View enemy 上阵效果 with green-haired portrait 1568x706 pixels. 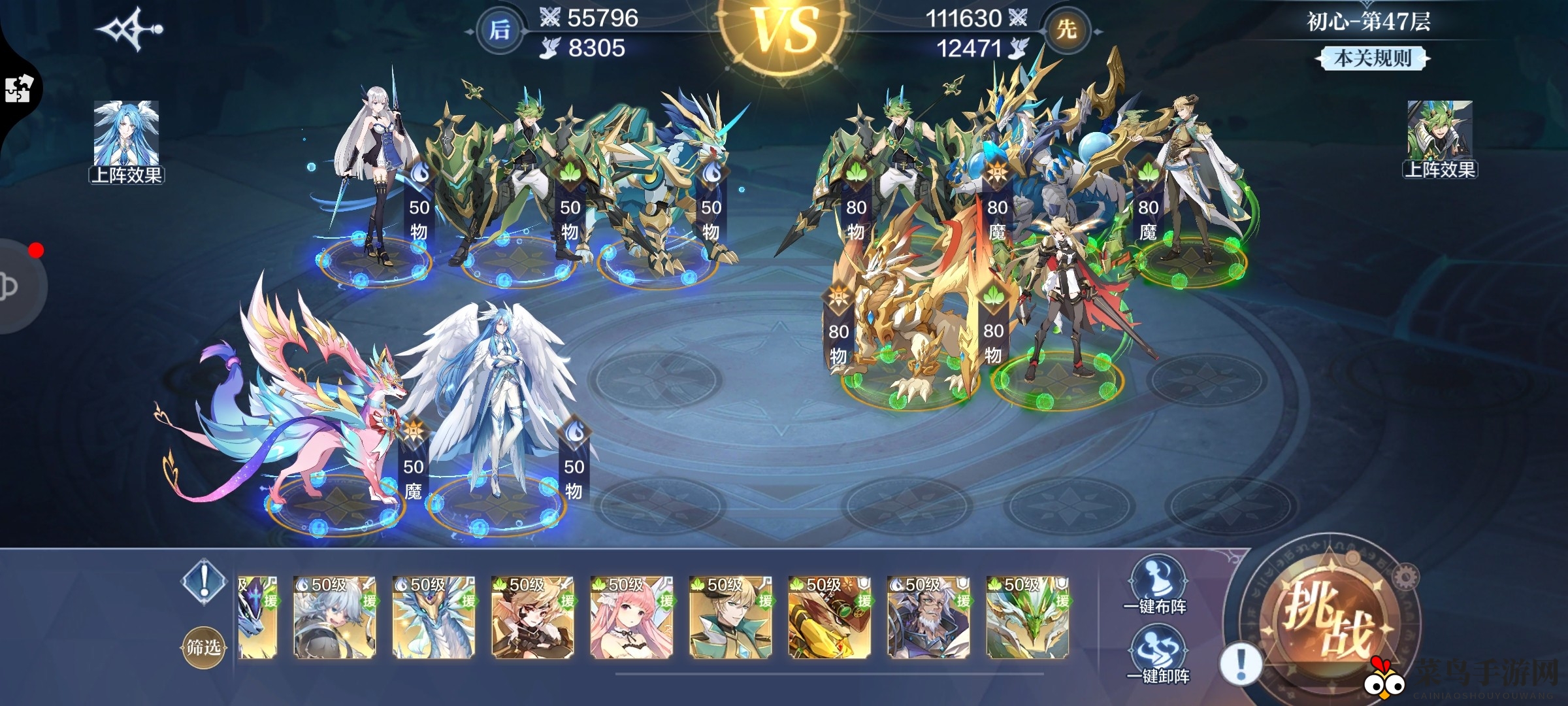pos(1440,139)
